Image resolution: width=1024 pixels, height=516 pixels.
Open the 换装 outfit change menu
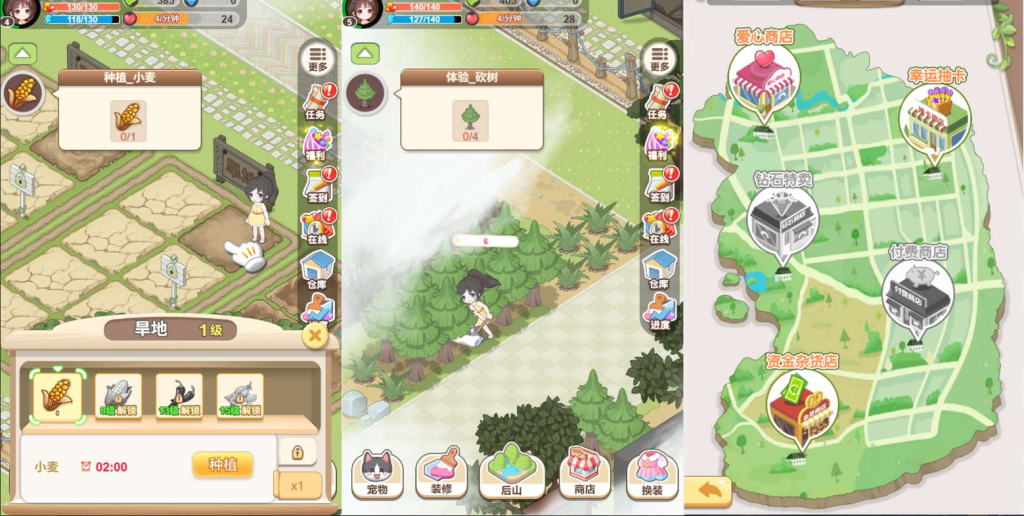point(652,474)
